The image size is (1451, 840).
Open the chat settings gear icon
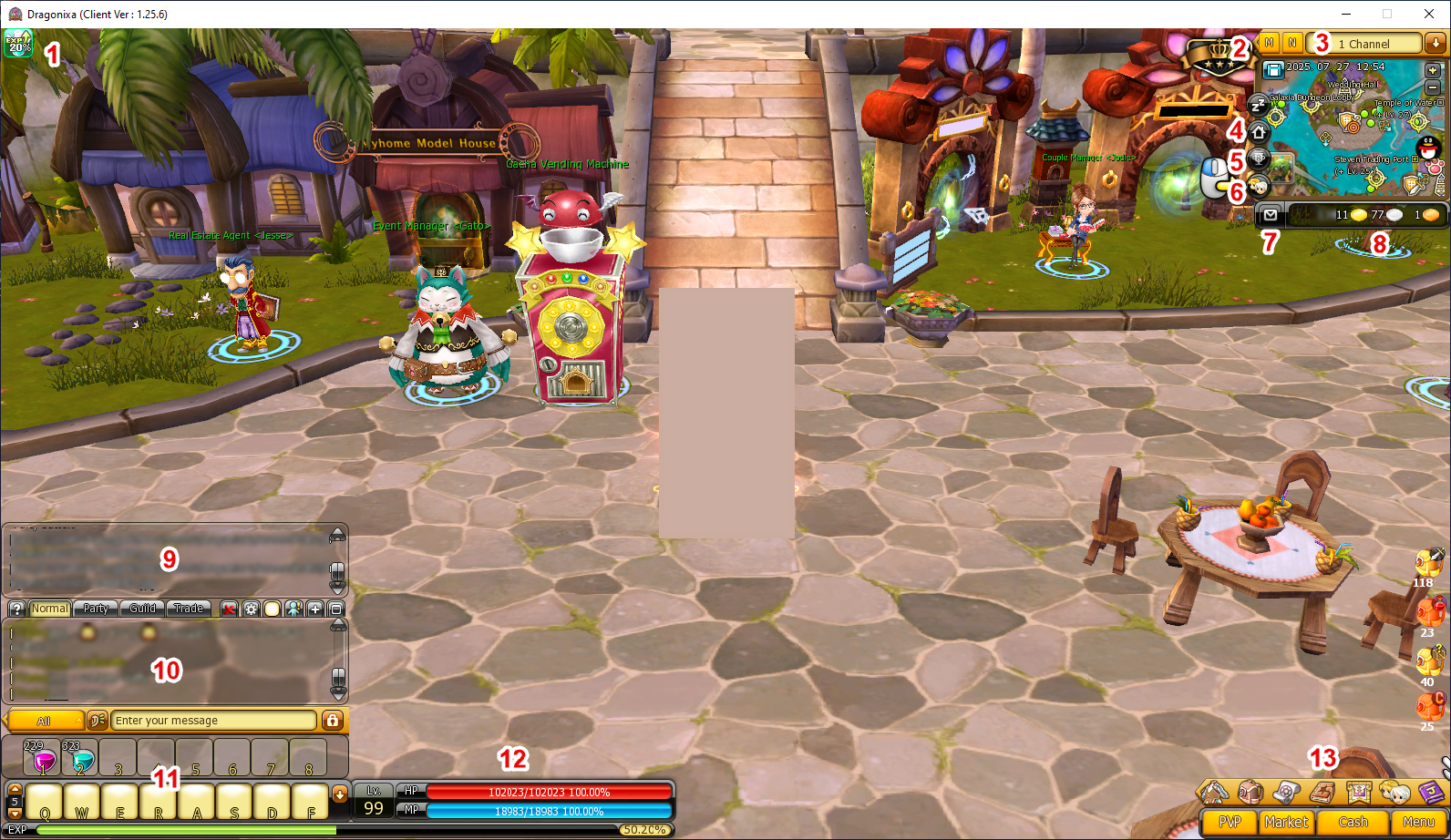tap(251, 609)
